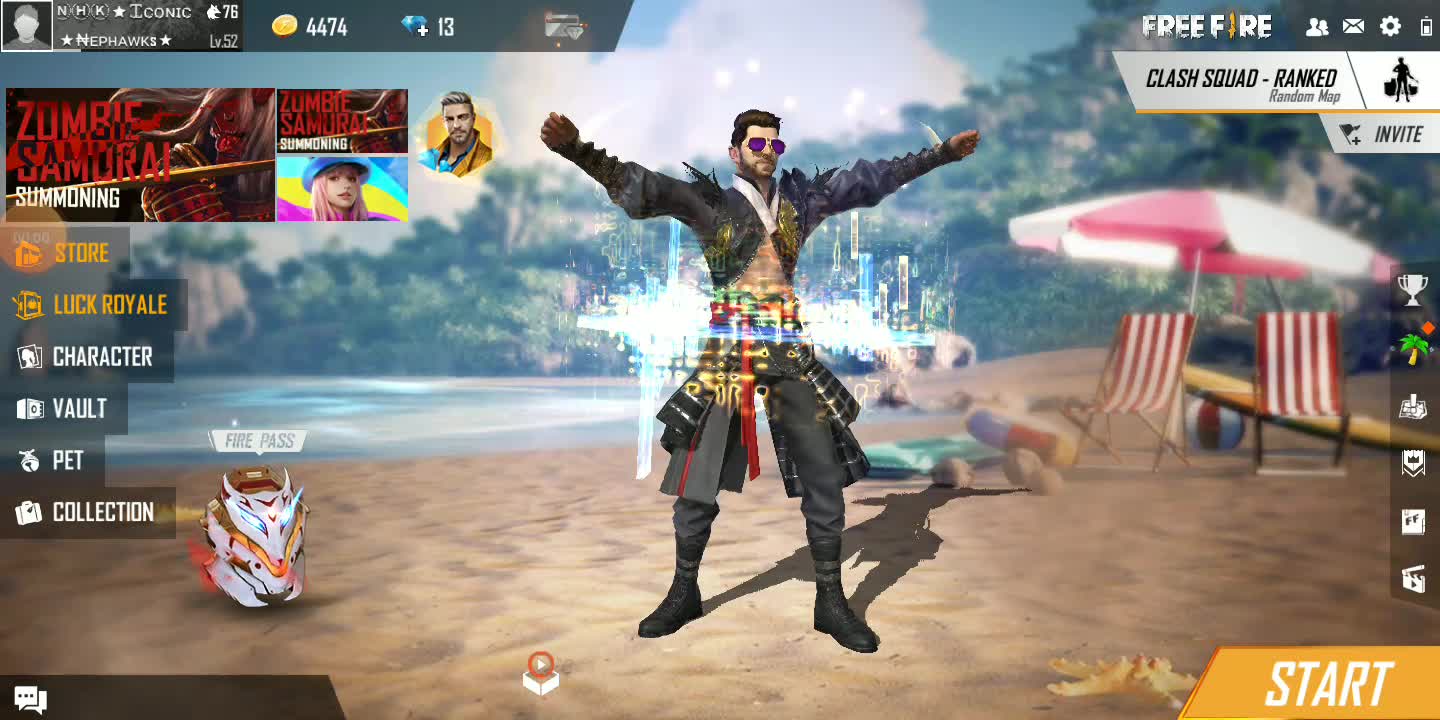
Task: Select the blue-hat girl event banner
Action: click(x=342, y=188)
